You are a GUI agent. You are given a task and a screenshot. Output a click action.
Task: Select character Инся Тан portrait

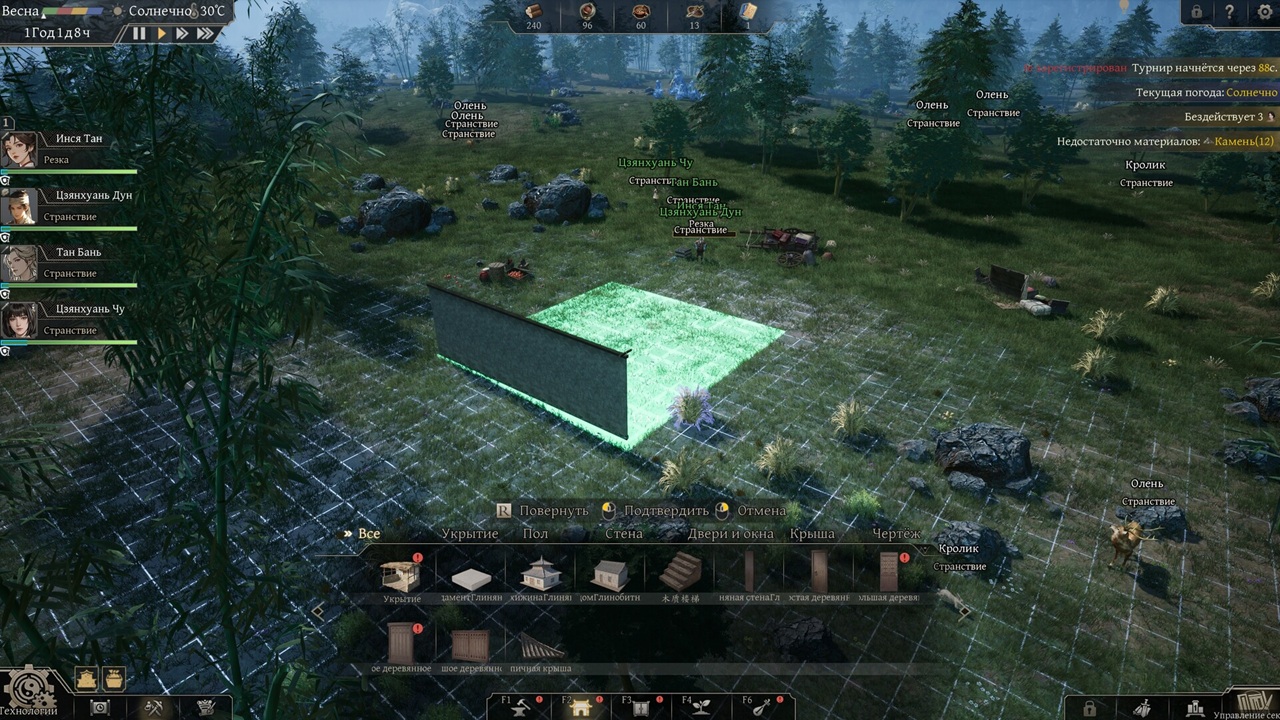[x=19, y=150]
